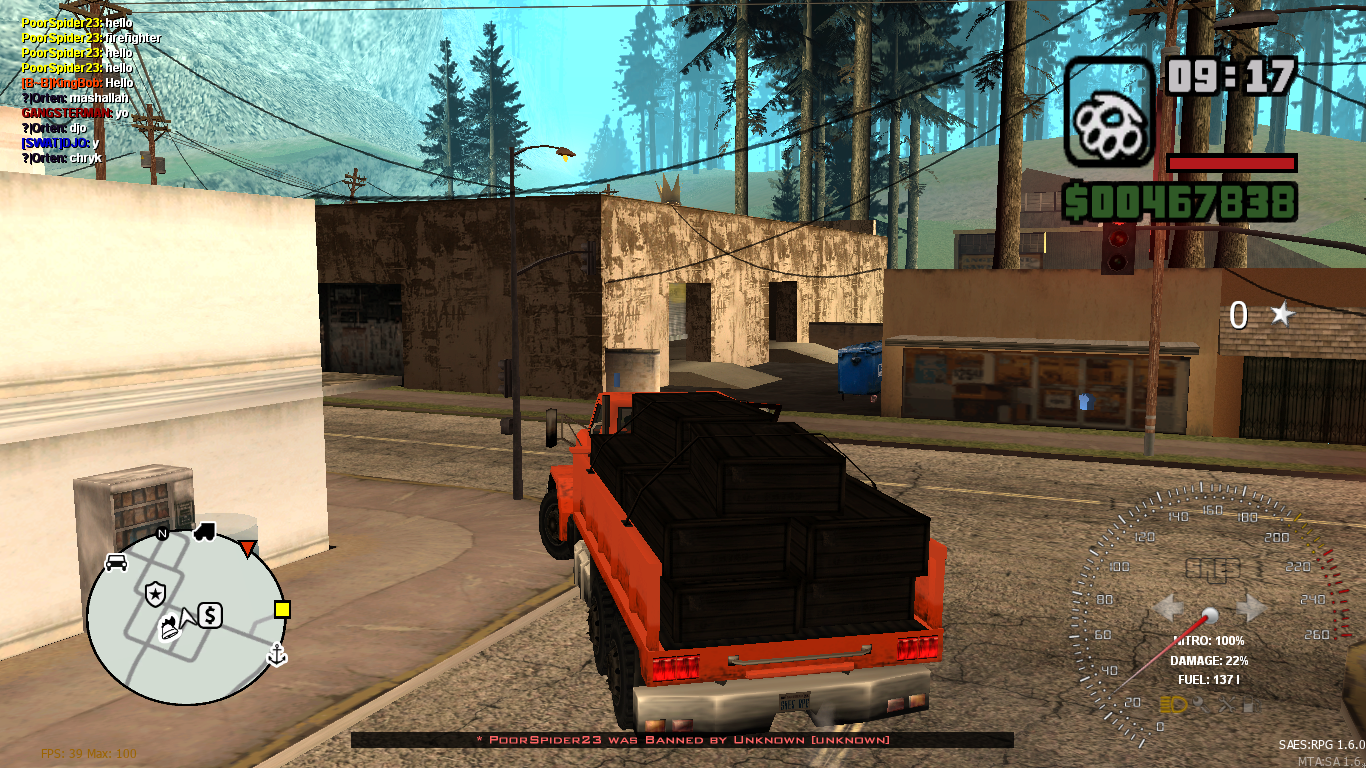
Task: Toggle the left turn signal arrow
Action: [x=1170, y=609]
